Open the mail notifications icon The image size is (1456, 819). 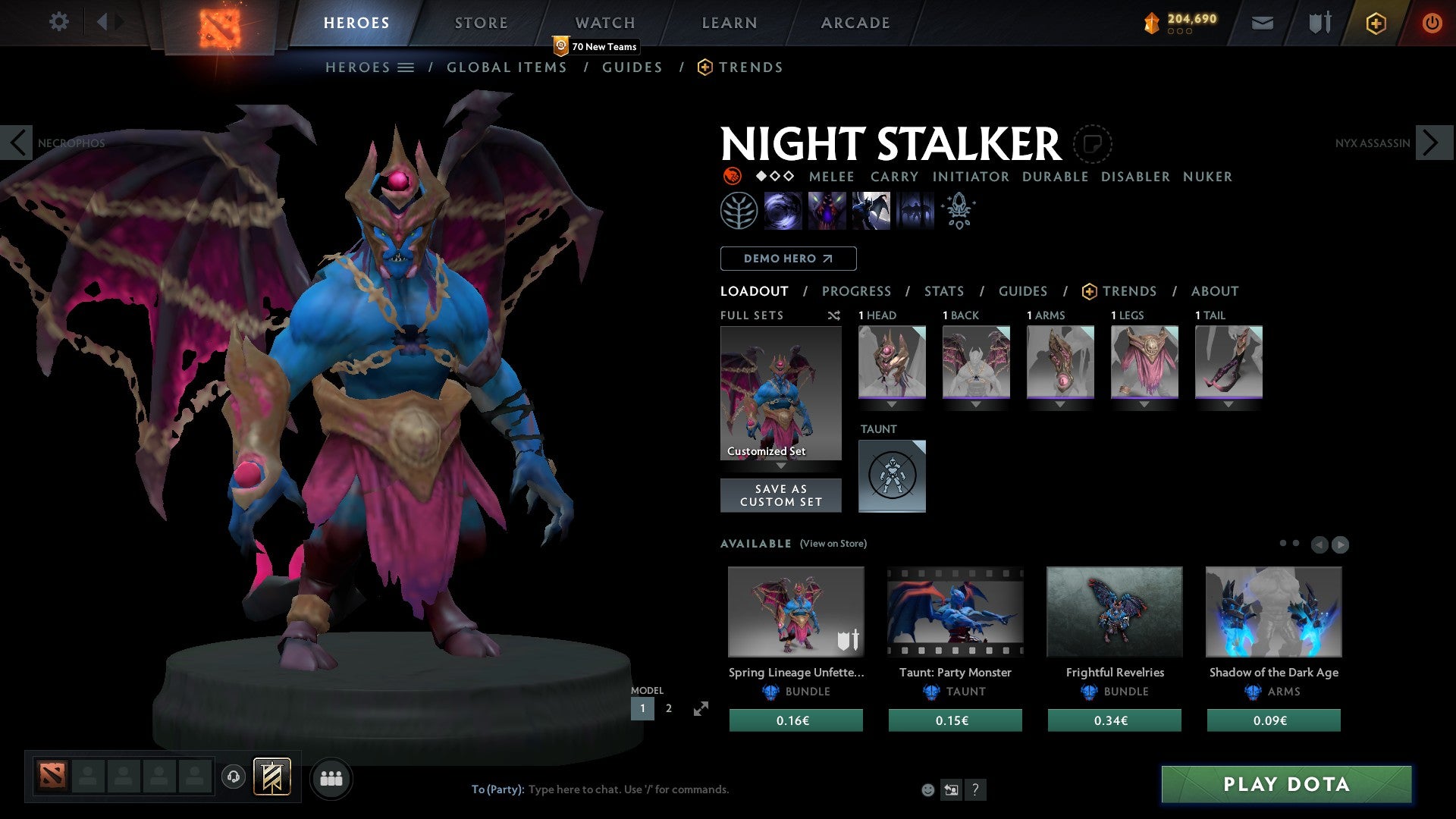[x=1263, y=23]
